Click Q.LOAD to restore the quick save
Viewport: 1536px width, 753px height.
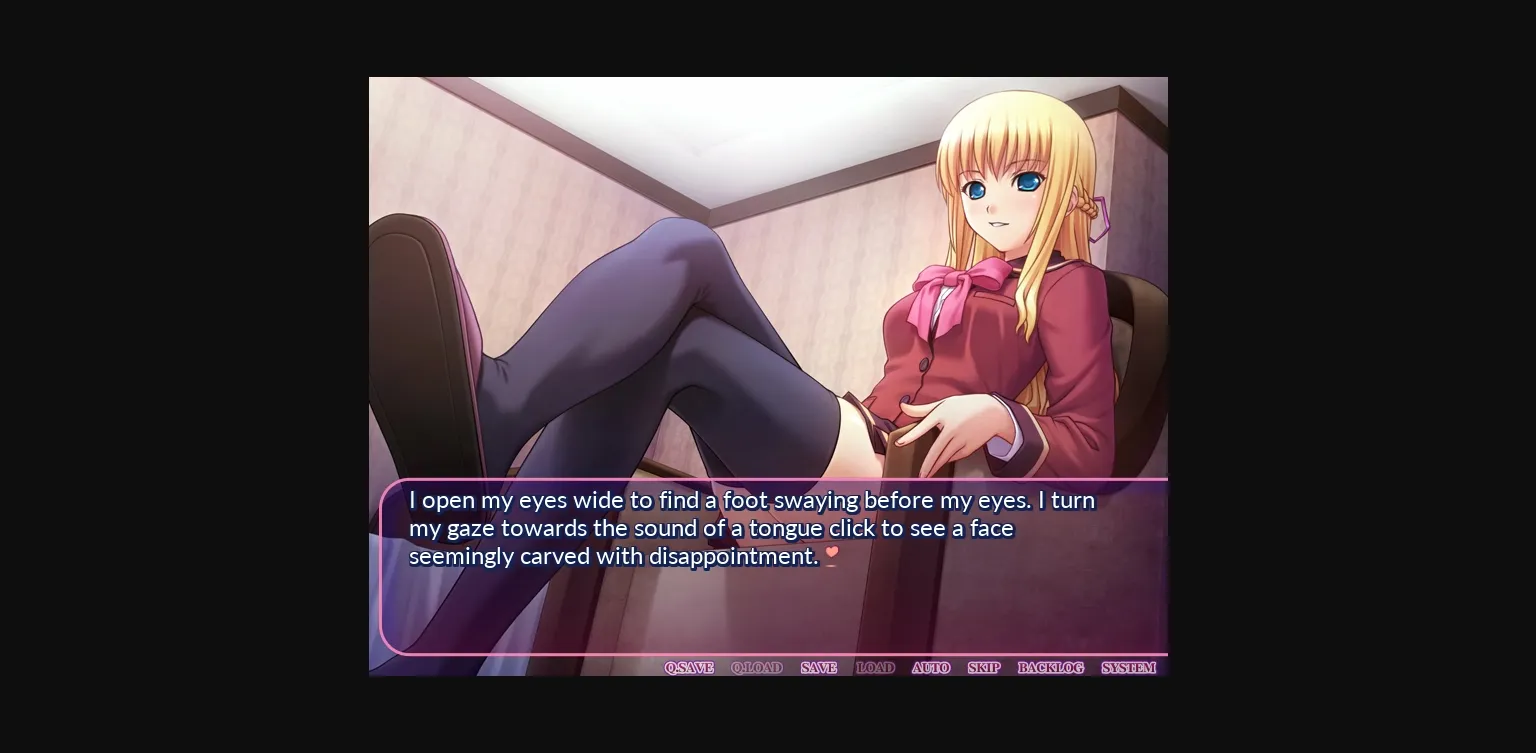pyautogui.click(x=757, y=667)
